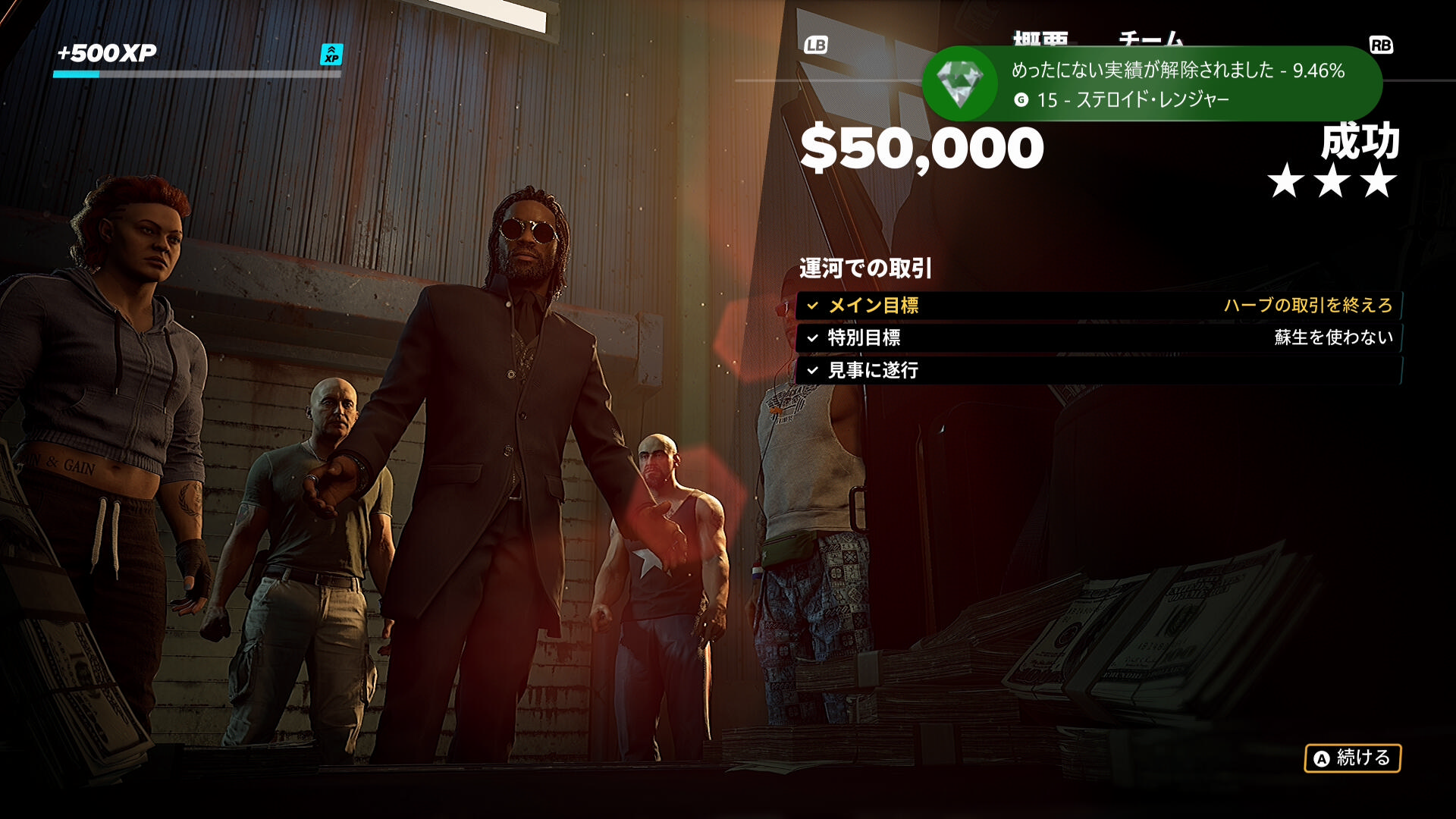Select the 特別目標 objective row

(x=1098, y=337)
